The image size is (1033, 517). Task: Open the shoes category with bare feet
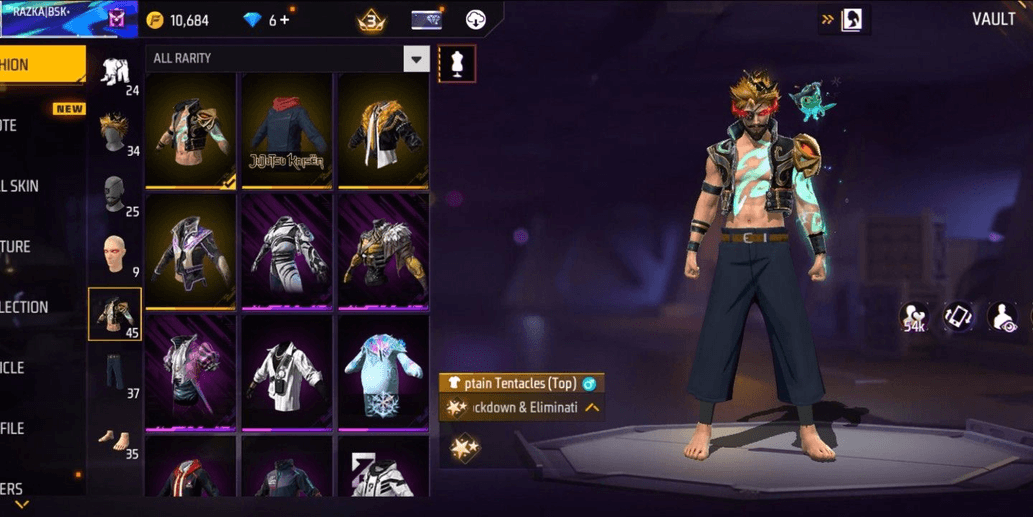(115, 437)
